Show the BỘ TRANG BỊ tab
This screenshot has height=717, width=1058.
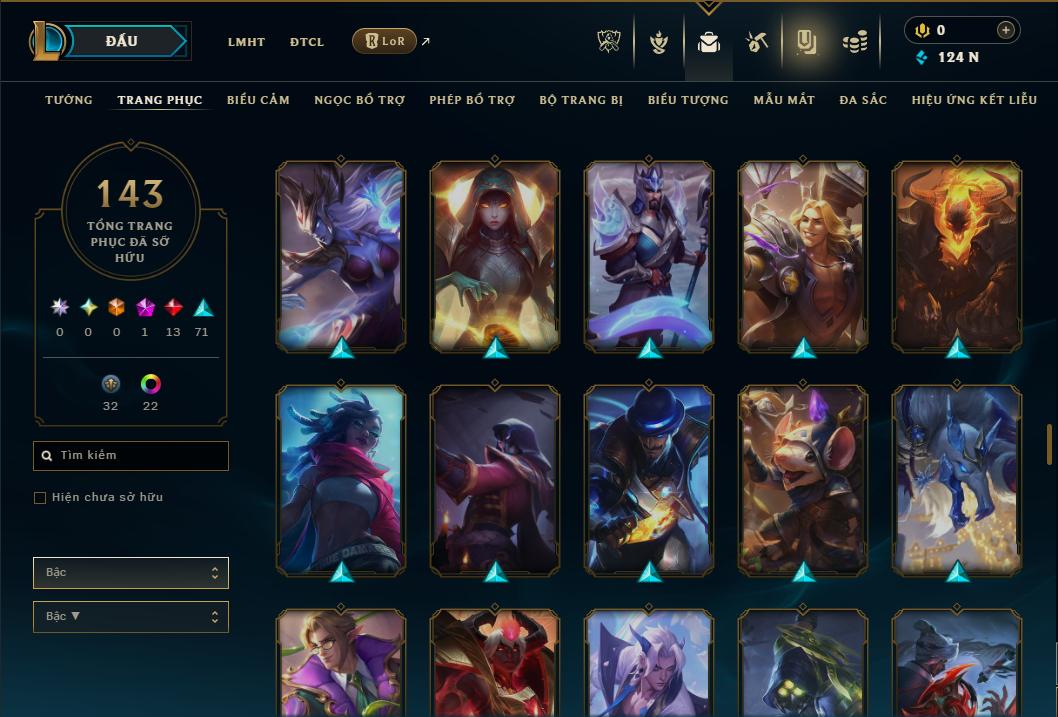[x=581, y=100]
